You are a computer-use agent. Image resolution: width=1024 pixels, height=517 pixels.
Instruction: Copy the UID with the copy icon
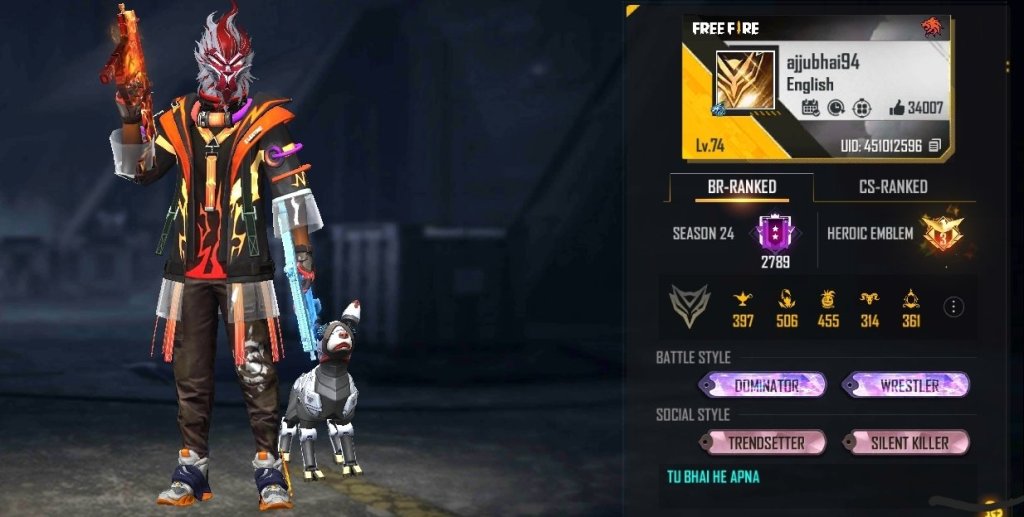[x=935, y=146]
